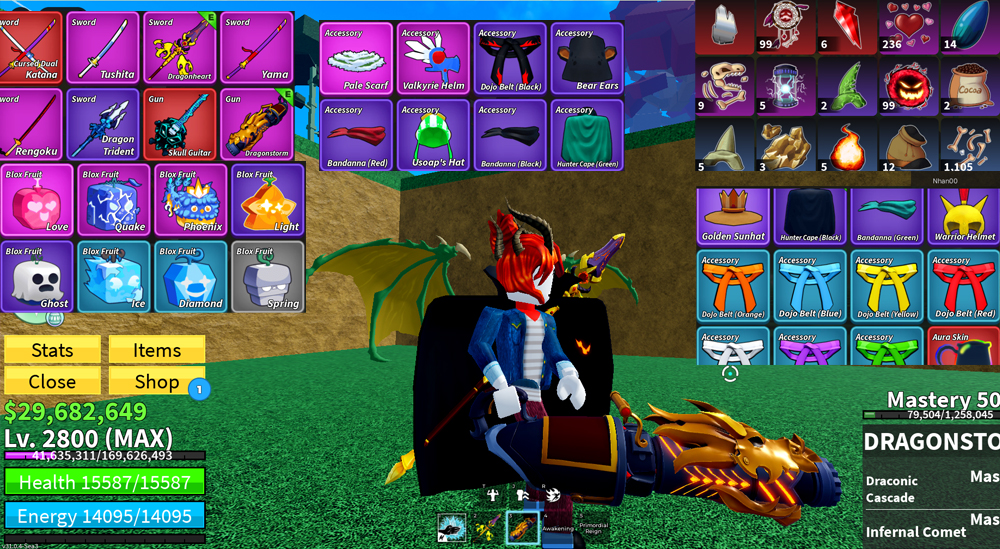Screen dimensions: 1000x549
Task: Open the Items inventory
Action: point(157,350)
